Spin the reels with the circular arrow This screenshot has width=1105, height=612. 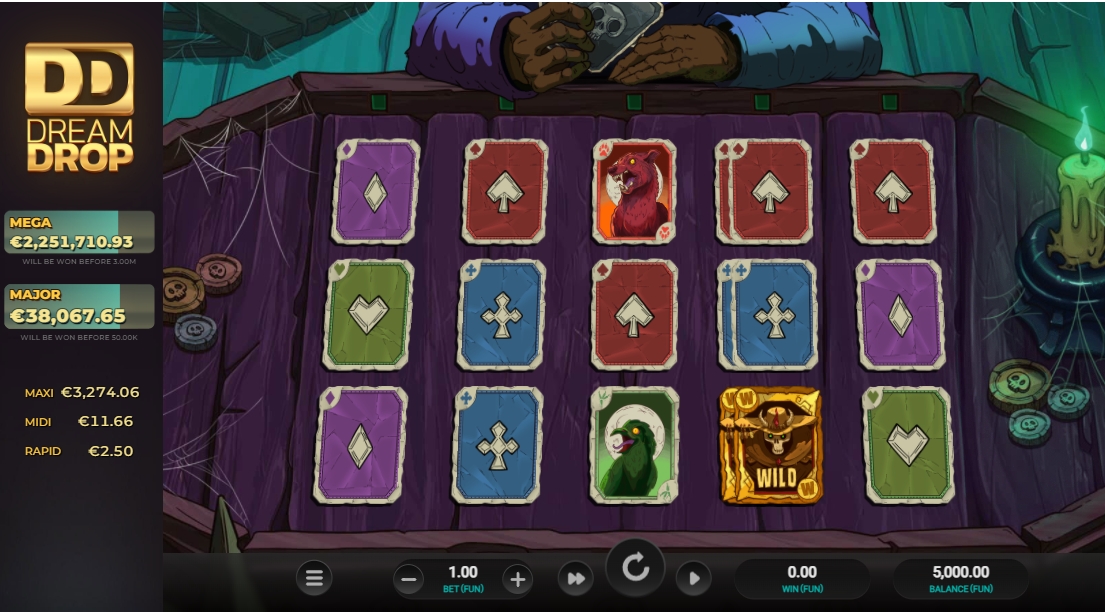tap(635, 569)
